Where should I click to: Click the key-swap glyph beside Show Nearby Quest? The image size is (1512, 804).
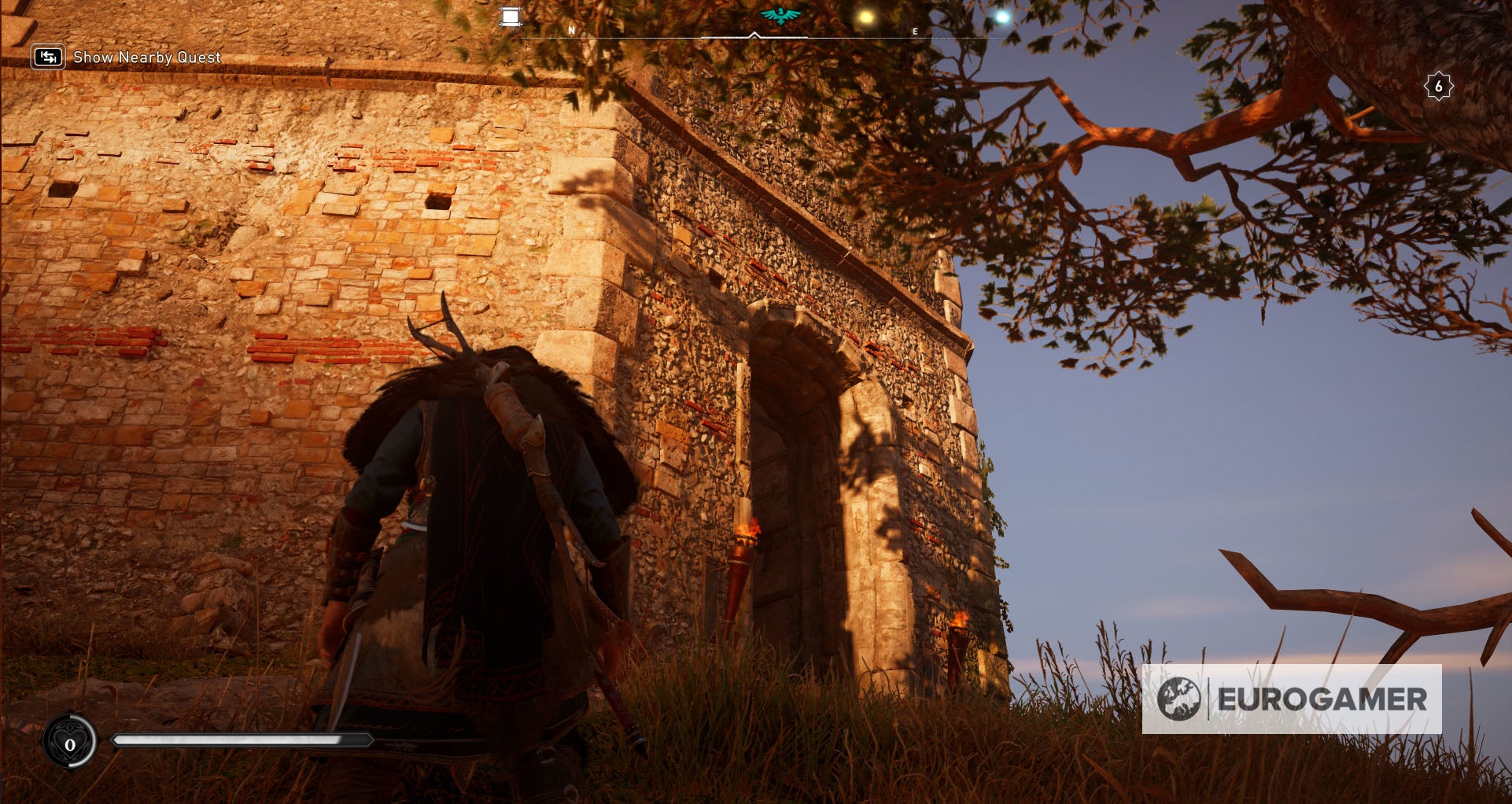pyautogui.click(x=48, y=57)
